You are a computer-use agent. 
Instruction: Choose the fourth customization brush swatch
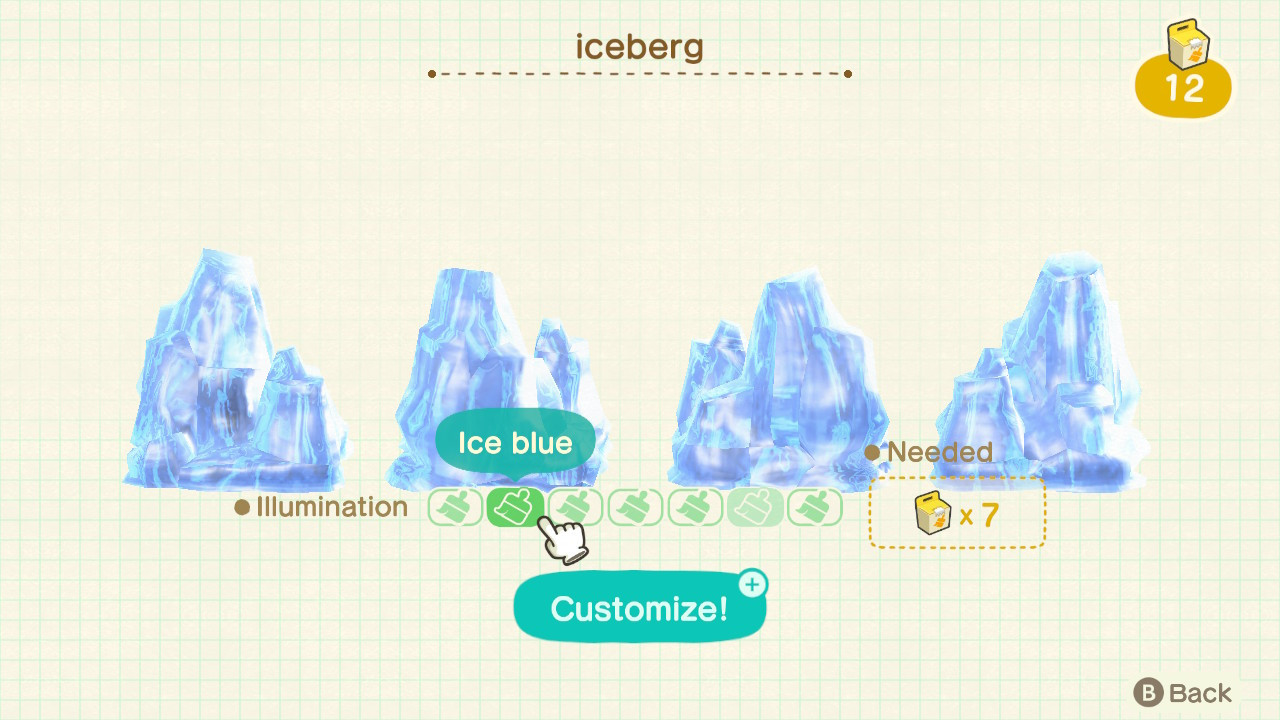[x=635, y=507]
